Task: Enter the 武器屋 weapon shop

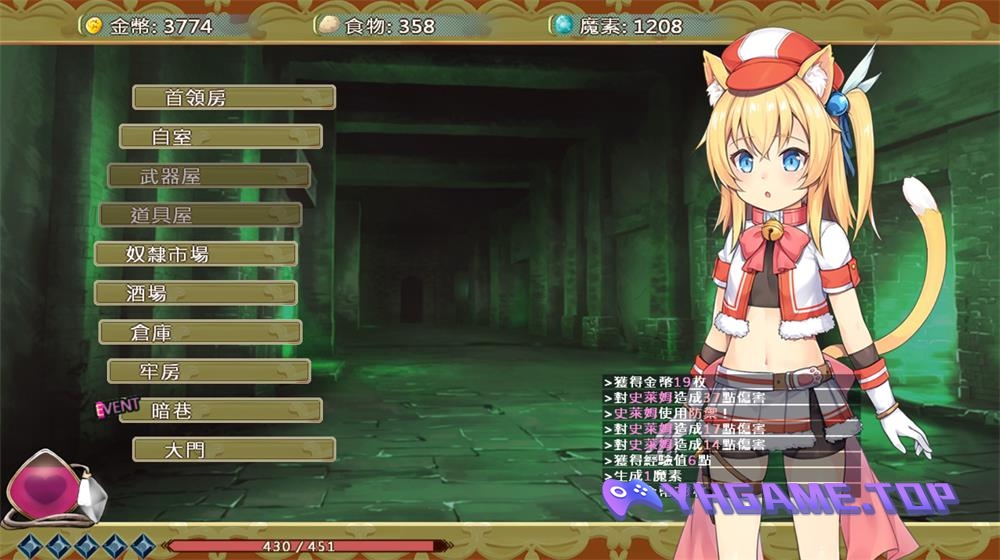Action: [x=209, y=176]
